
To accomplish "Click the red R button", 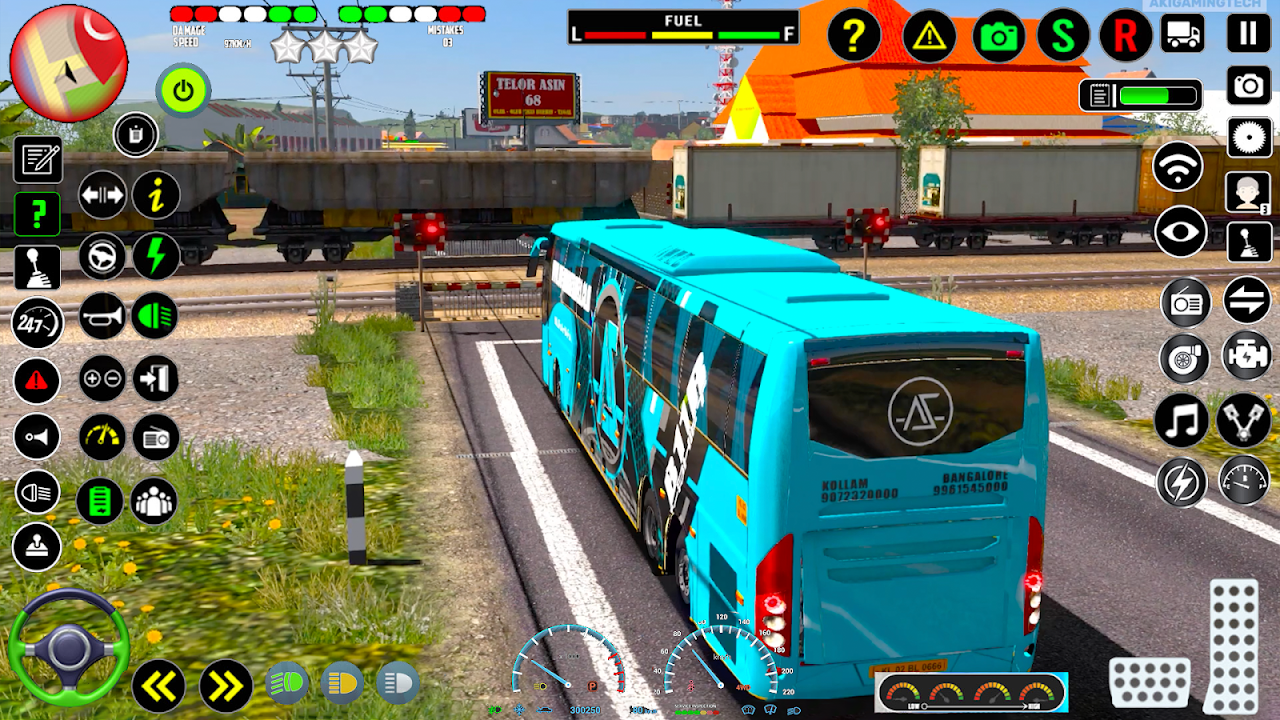I will click(1125, 36).
